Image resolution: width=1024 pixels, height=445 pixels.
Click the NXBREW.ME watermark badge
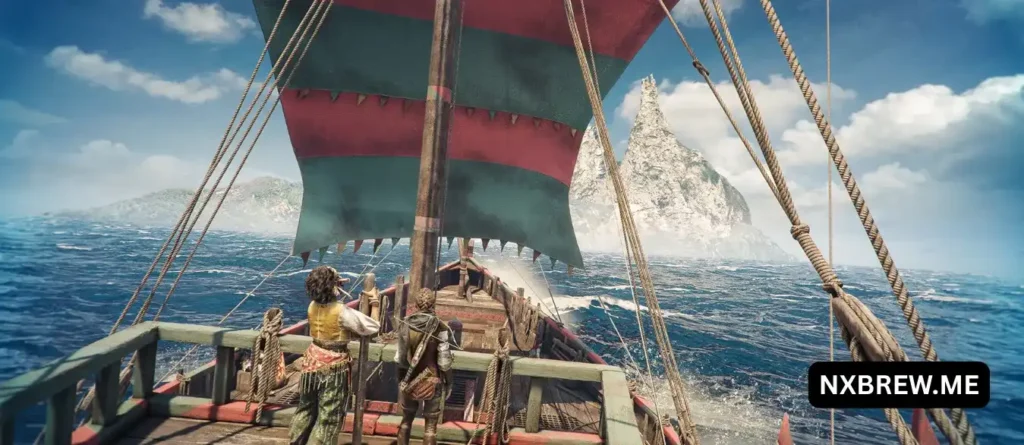click(898, 385)
